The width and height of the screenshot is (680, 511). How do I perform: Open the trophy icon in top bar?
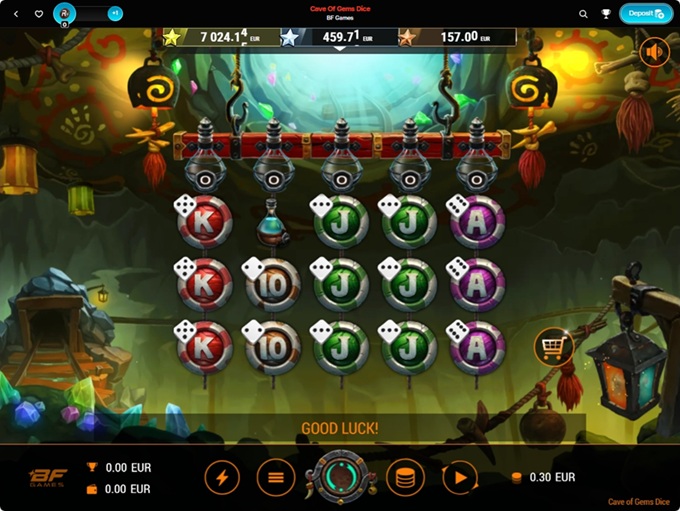point(606,14)
